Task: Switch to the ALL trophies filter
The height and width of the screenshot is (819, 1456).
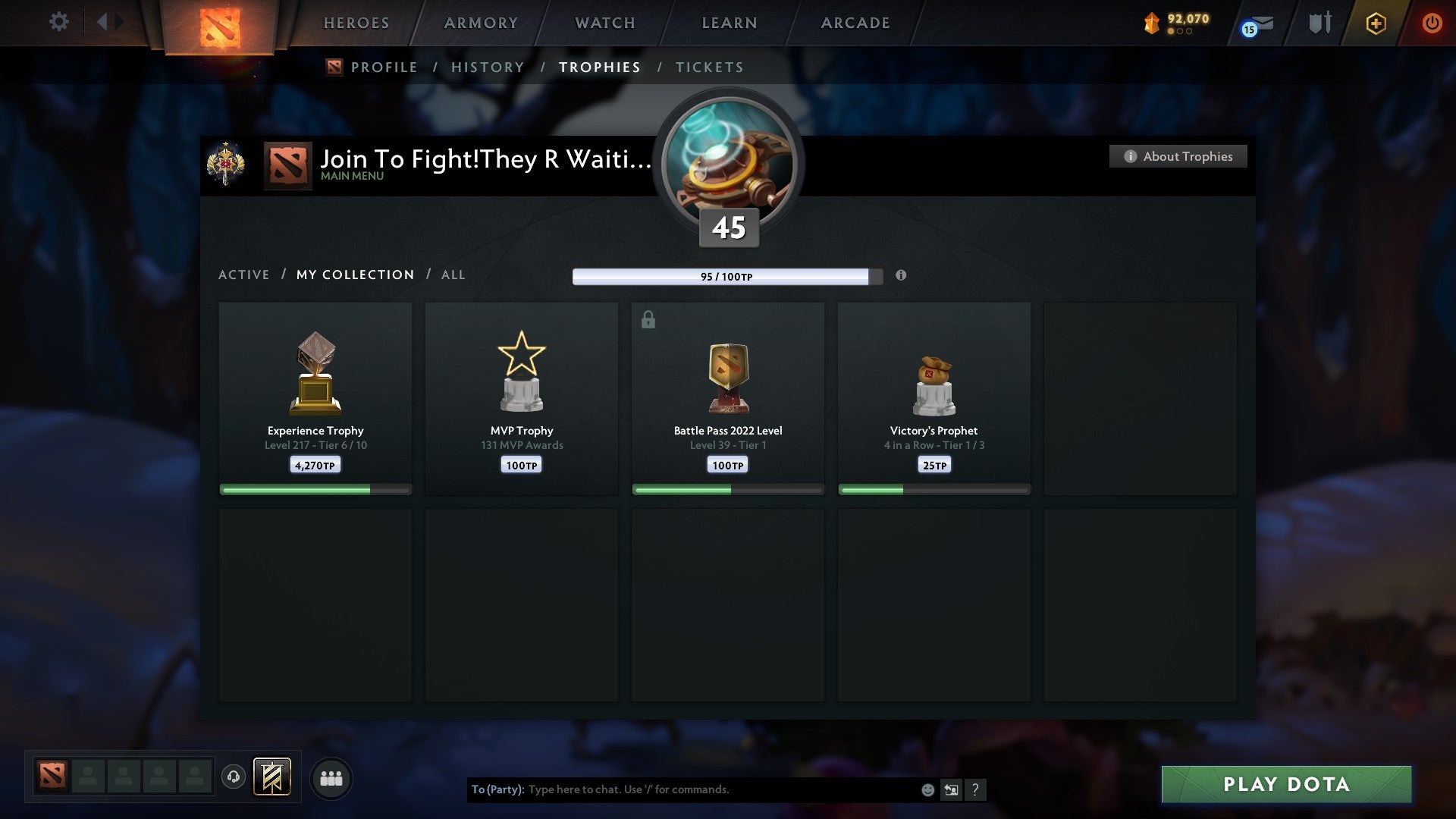Action: click(453, 275)
